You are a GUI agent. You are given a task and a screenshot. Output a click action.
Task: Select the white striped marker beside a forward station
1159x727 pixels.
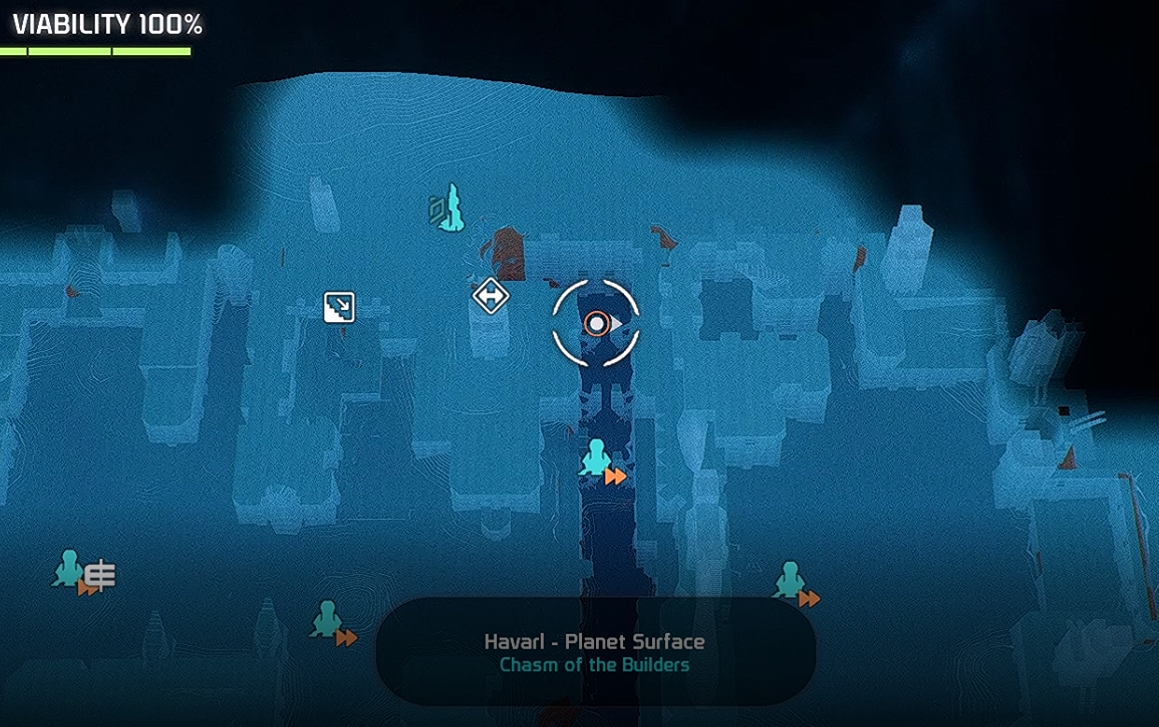(101, 575)
